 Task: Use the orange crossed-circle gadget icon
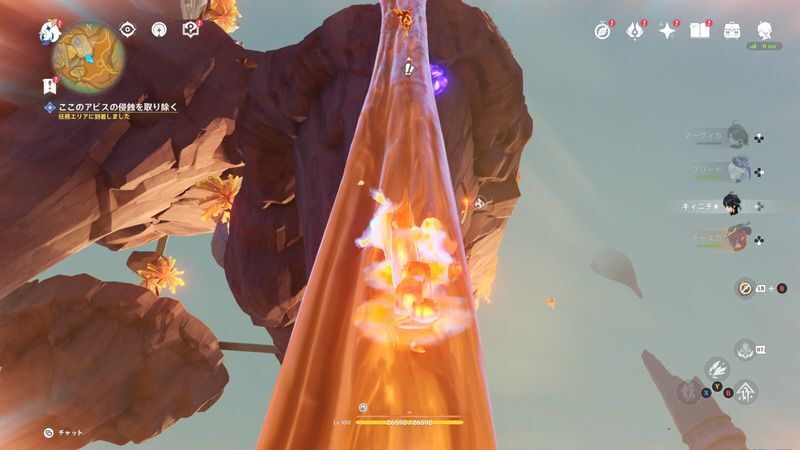pyautogui.click(x=745, y=288)
